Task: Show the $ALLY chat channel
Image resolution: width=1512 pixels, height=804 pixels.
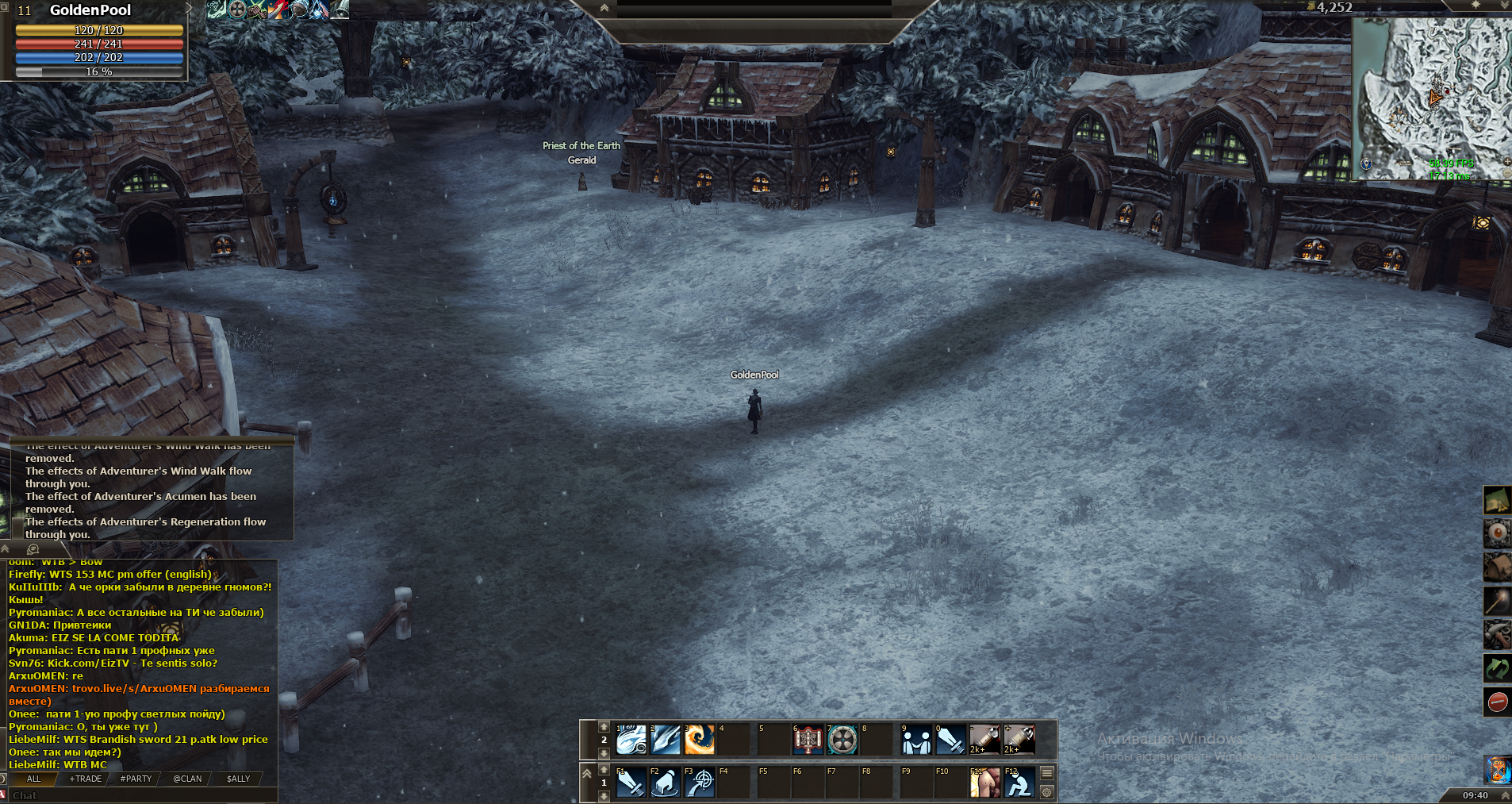Action: point(238,779)
